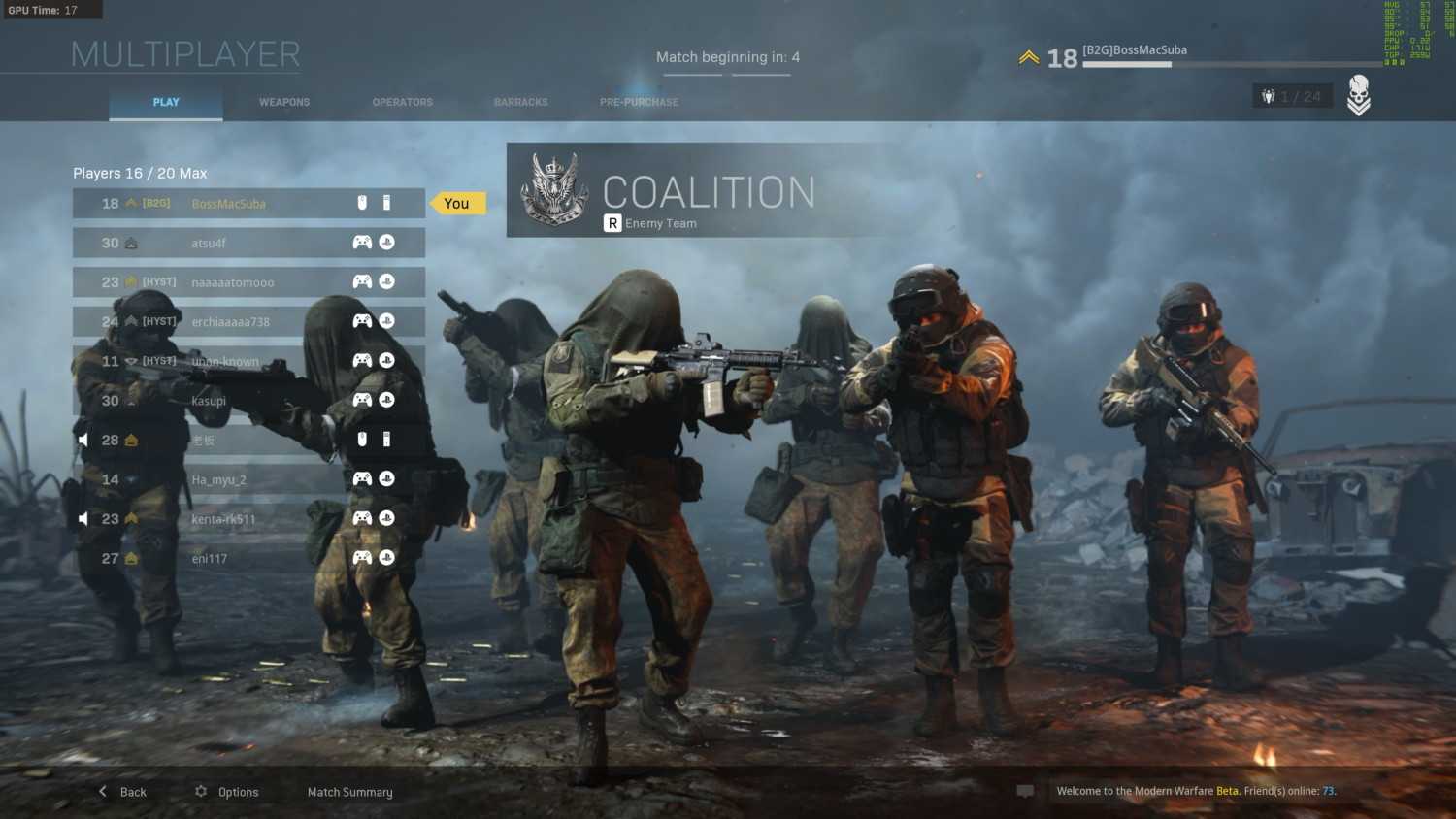
Task: Switch to the Play tab
Action: (166, 102)
